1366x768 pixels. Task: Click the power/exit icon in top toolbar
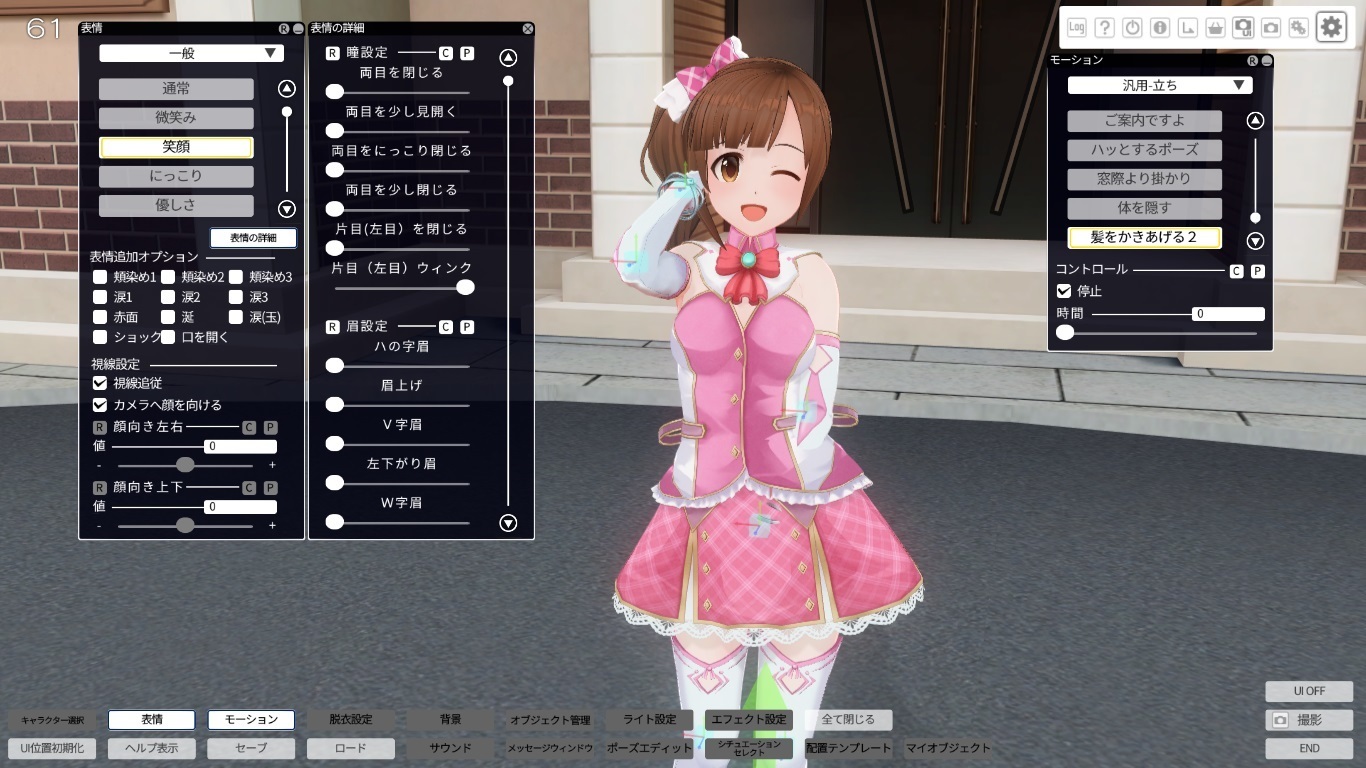point(1131,27)
